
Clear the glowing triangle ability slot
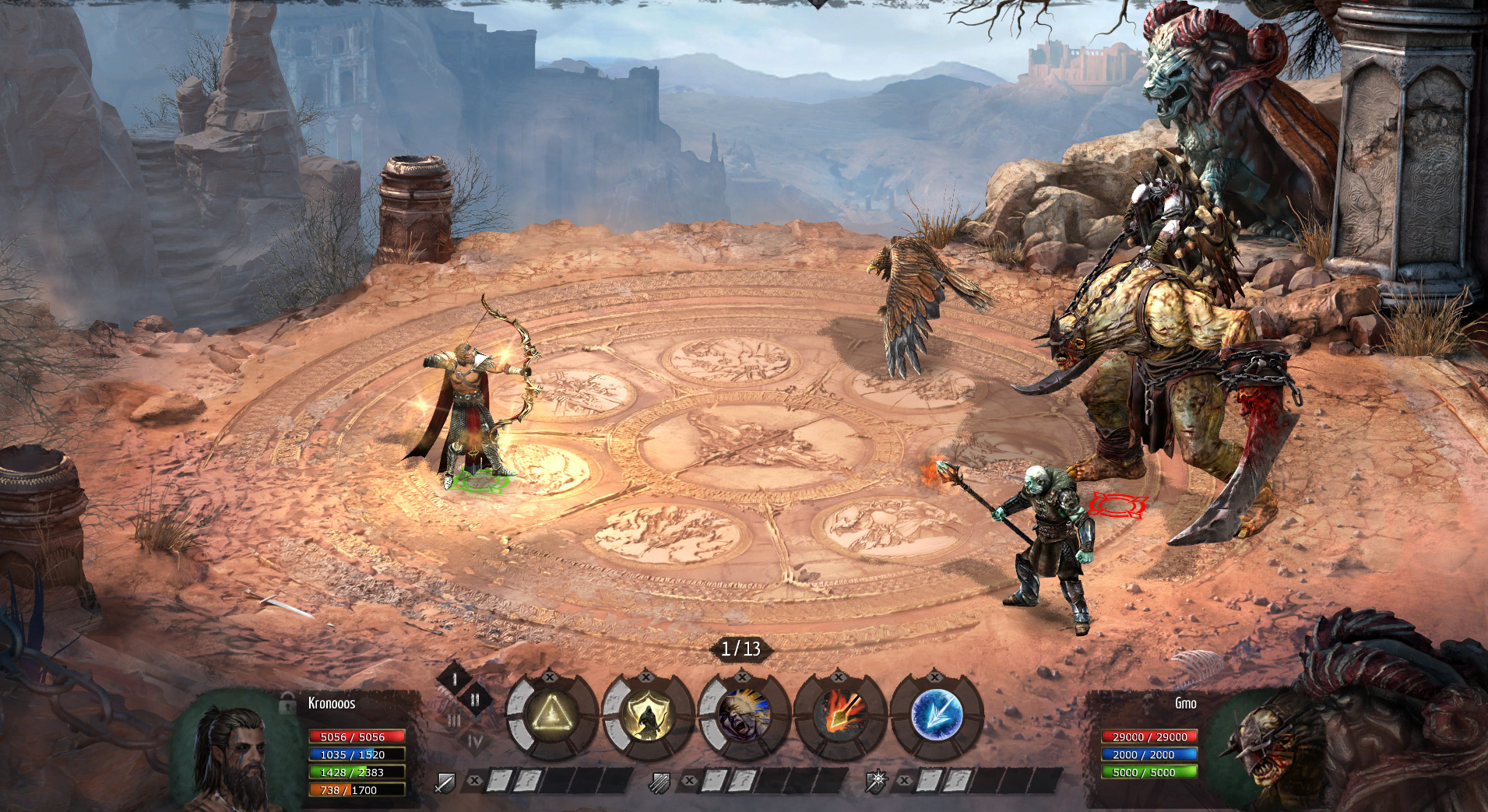tap(550, 677)
